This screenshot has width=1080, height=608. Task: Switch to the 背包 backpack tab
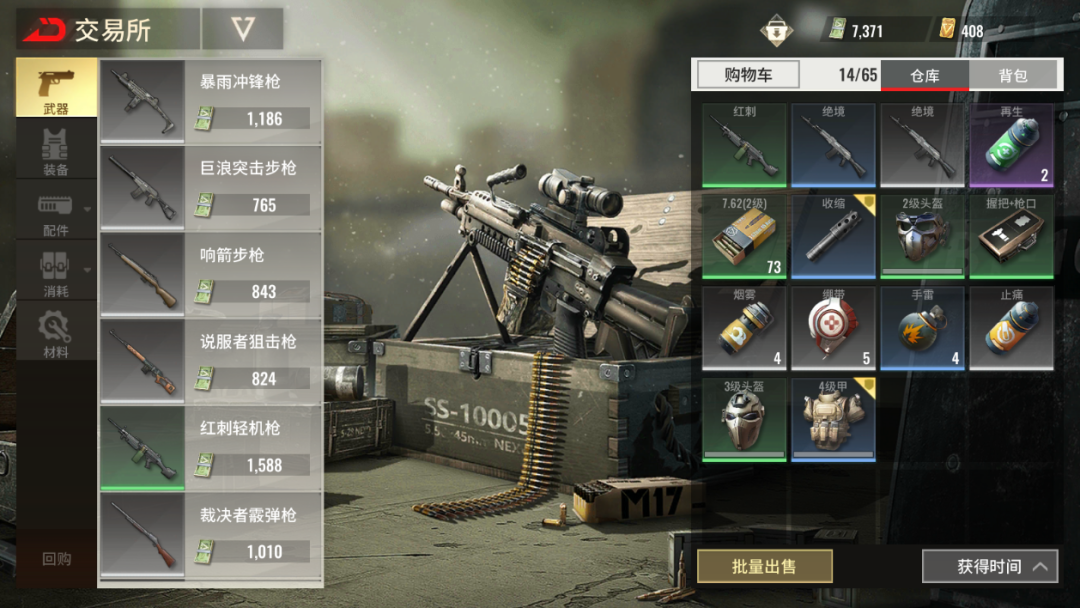[1013, 75]
